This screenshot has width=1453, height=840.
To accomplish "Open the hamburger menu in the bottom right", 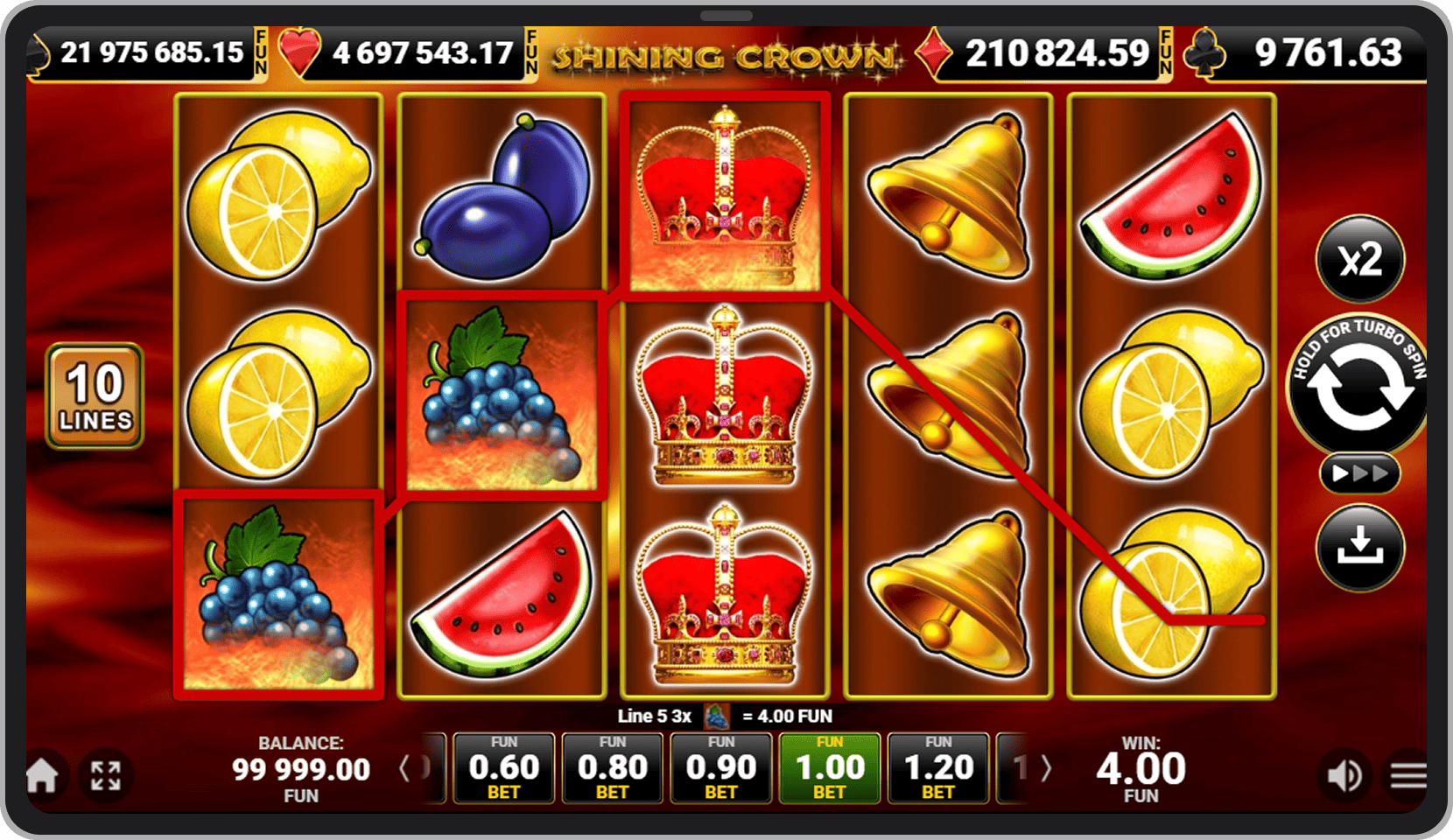I will coord(1407,775).
